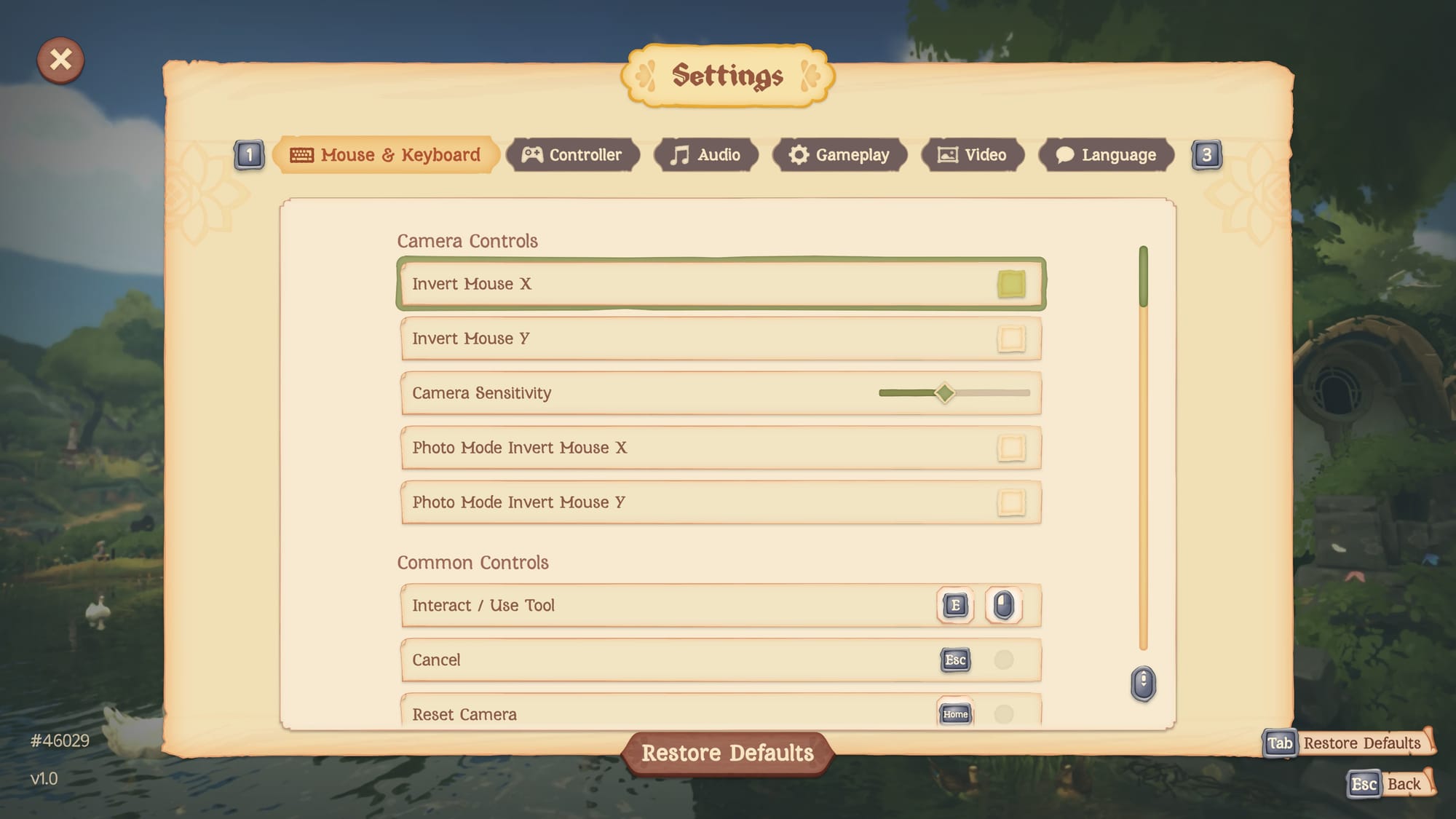
Task: Click the Restore Defaults button
Action: [x=728, y=752]
